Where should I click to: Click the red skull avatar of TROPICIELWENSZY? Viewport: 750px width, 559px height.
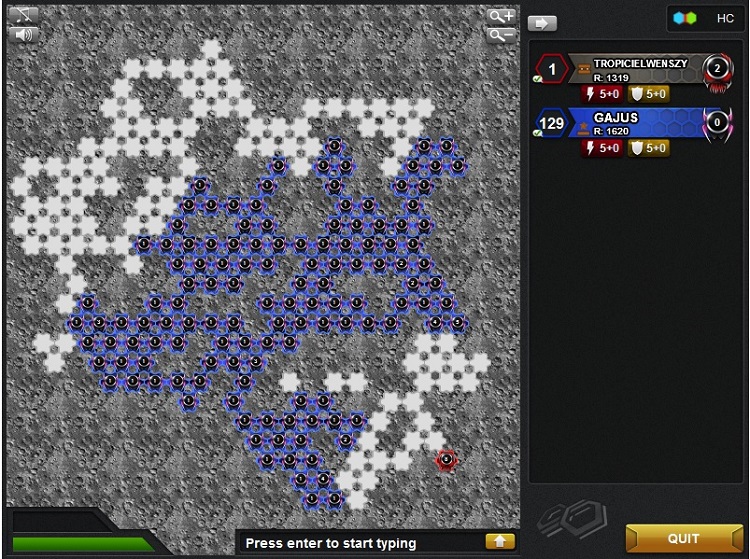pyautogui.click(x=717, y=69)
